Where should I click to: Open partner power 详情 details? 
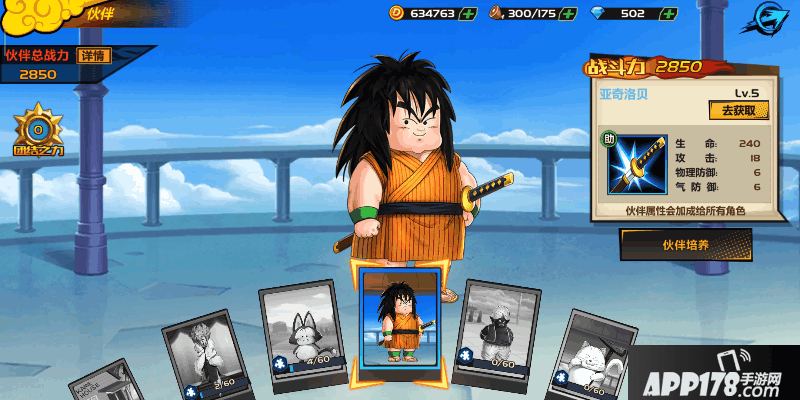click(94, 55)
